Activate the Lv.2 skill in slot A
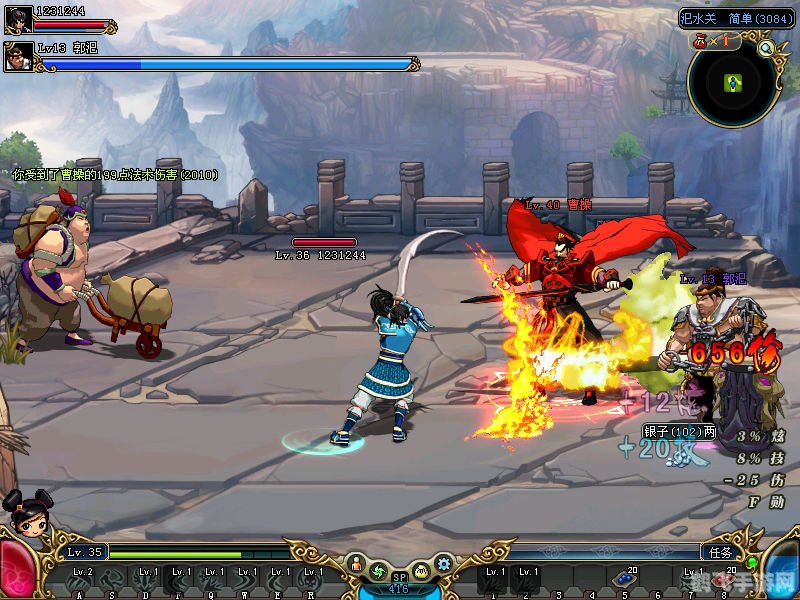Image resolution: width=800 pixels, height=600 pixels. (82, 579)
